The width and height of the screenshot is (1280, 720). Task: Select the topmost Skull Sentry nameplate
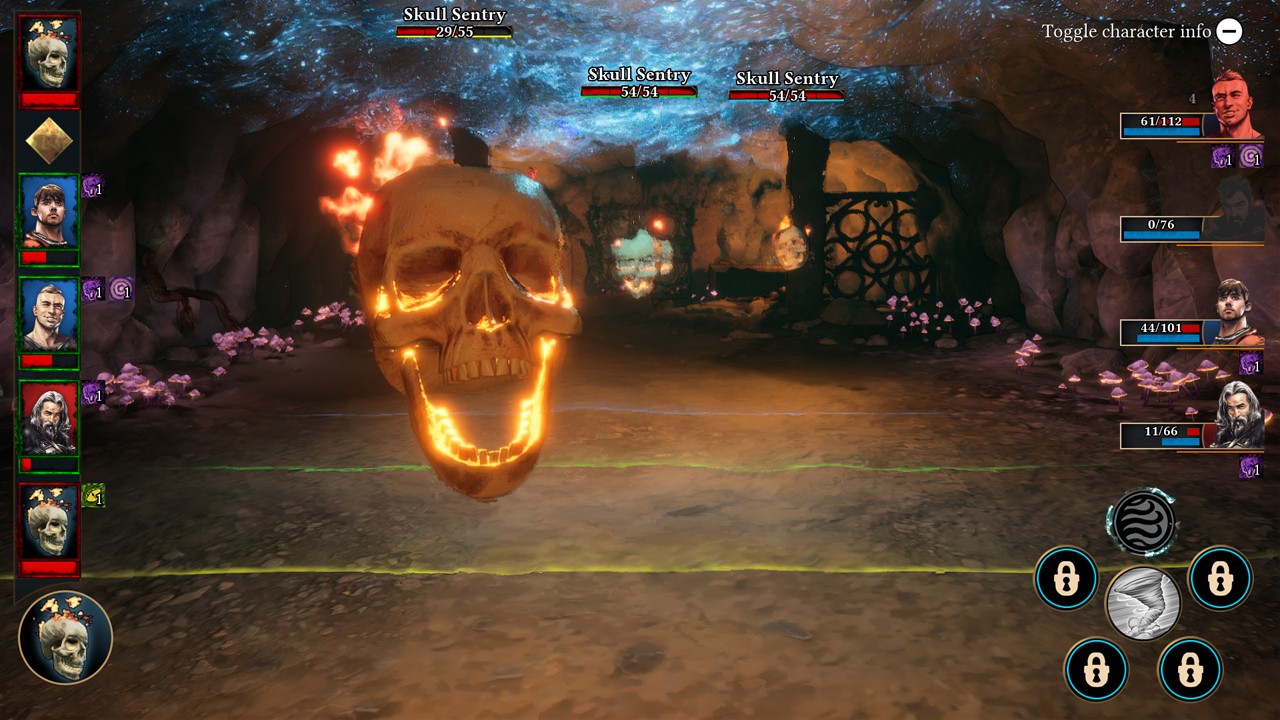(455, 15)
